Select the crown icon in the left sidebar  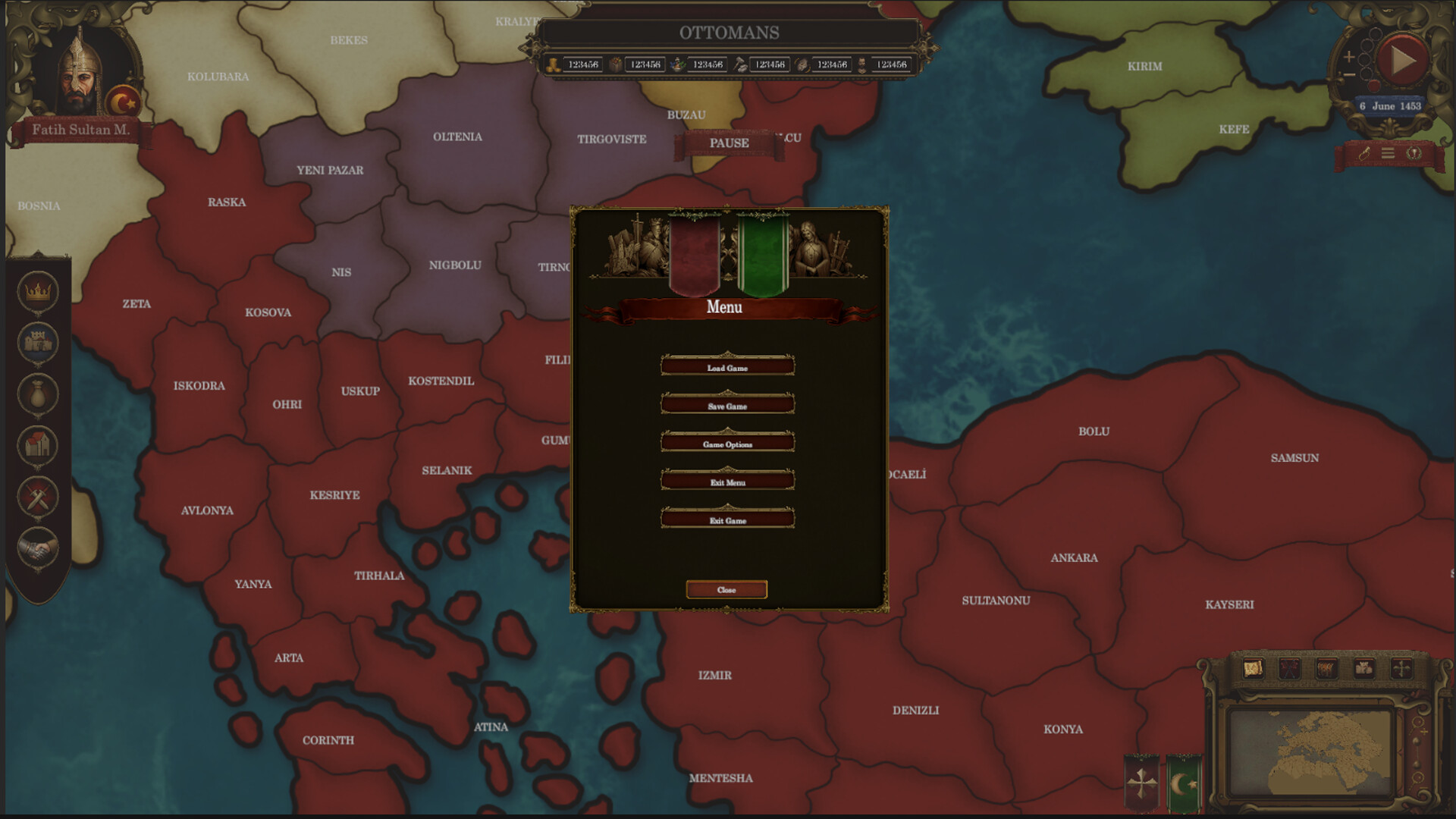(x=39, y=291)
